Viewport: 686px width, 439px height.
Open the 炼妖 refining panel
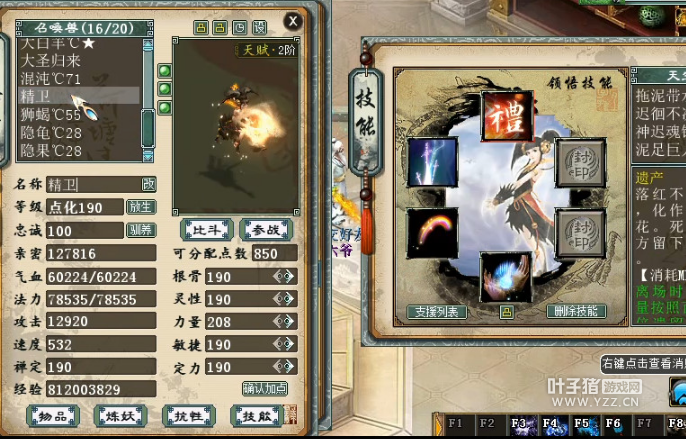pos(121,415)
